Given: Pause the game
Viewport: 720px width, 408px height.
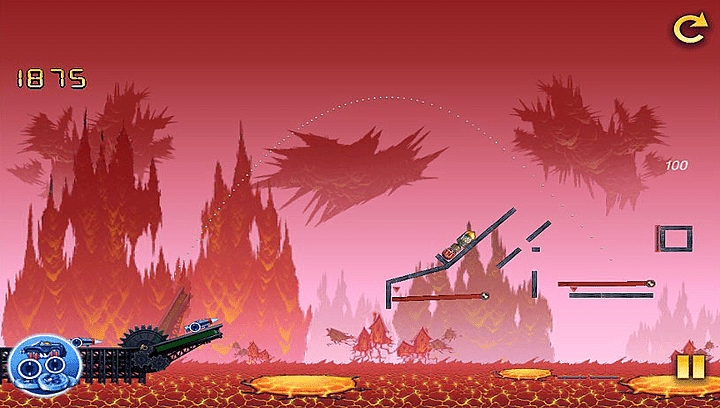Looking at the screenshot, I should point(690,367).
